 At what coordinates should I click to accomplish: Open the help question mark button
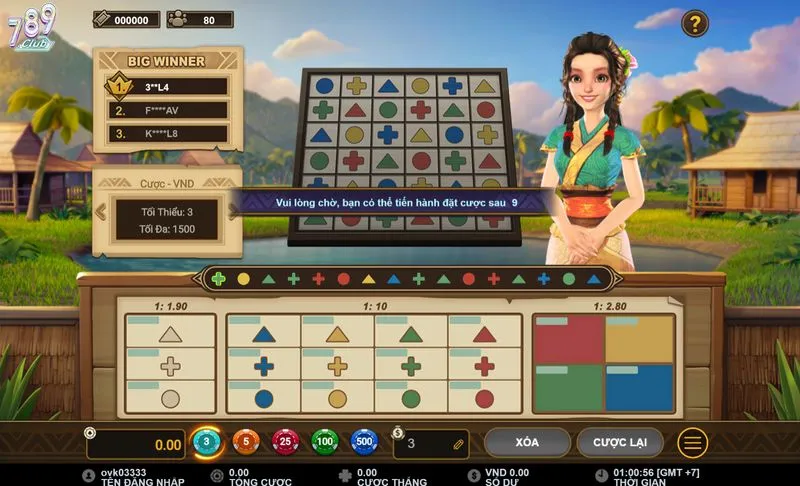click(x=695, y=23)
